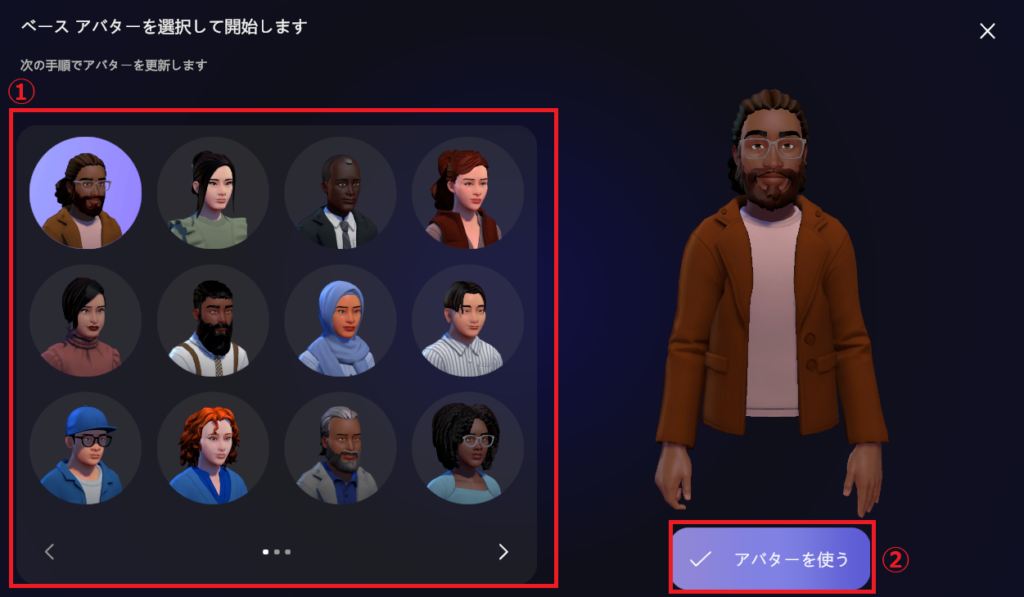
Task: Select the bearded man in brown jacket avatar
Action: (x=85, y=193)
